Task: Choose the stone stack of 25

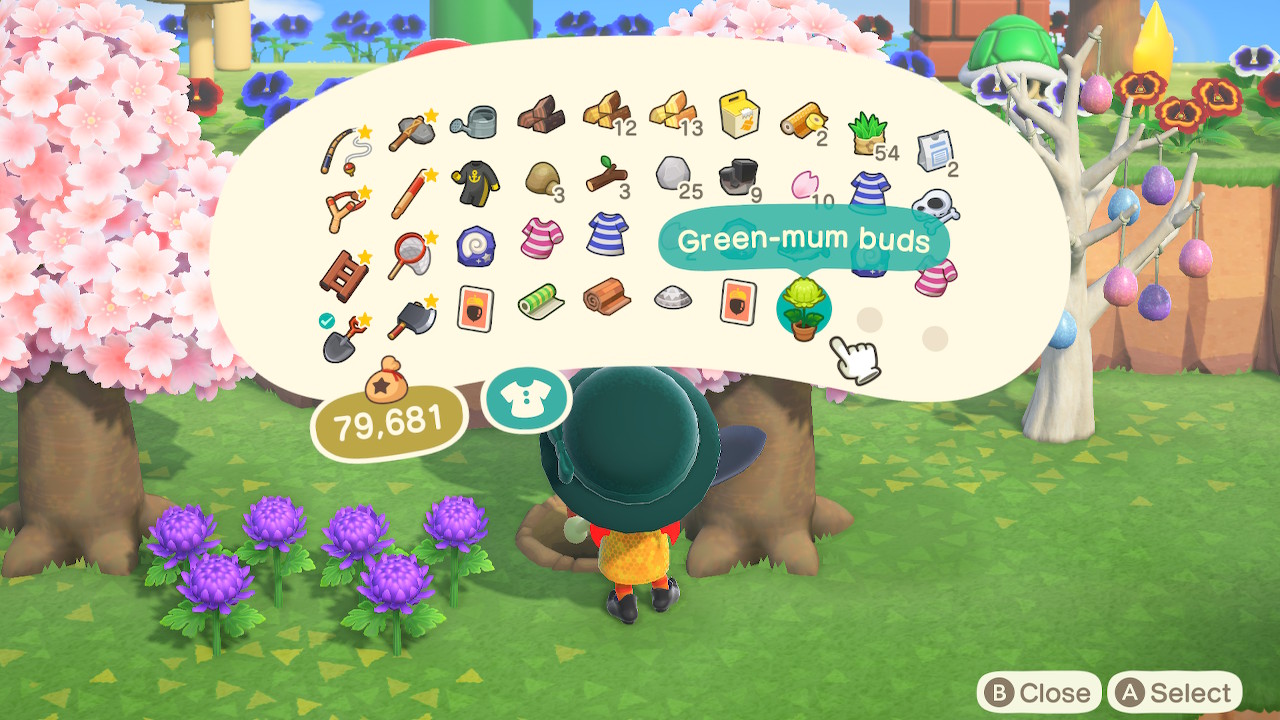Action: pos(672,175)
